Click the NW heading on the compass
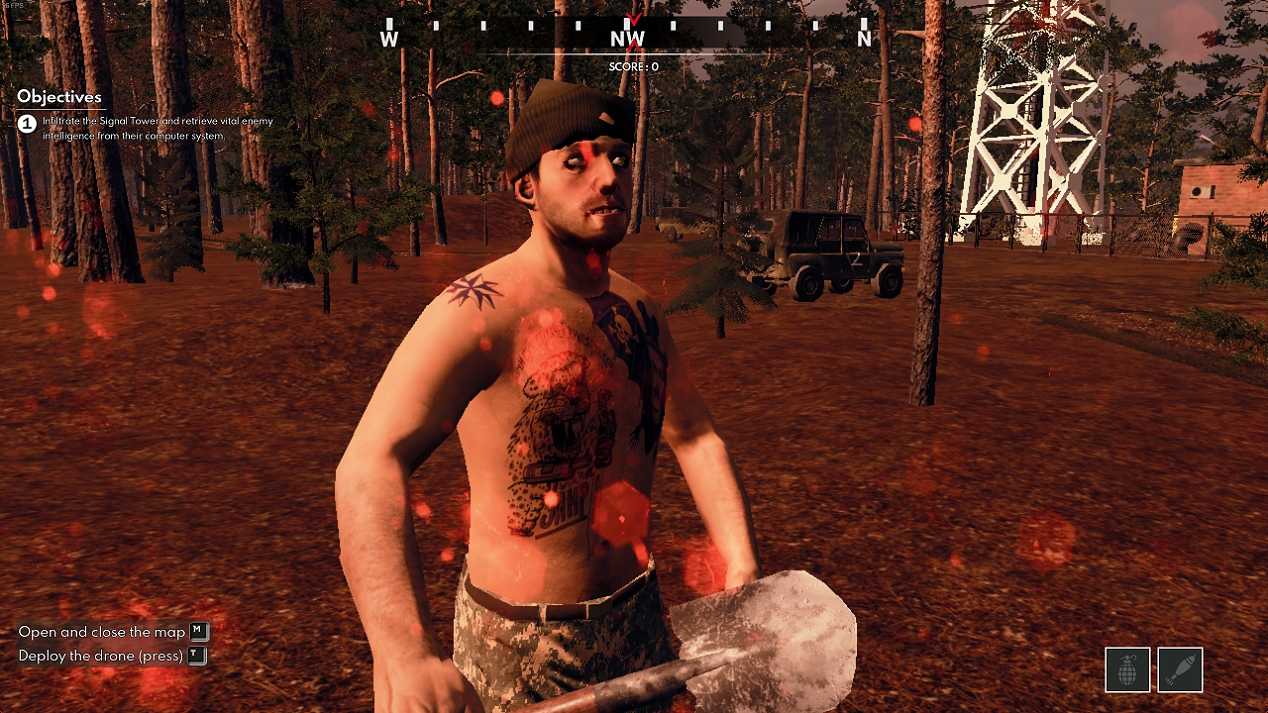This screenshot has width=1268, height=713. [x=628, y=39]
